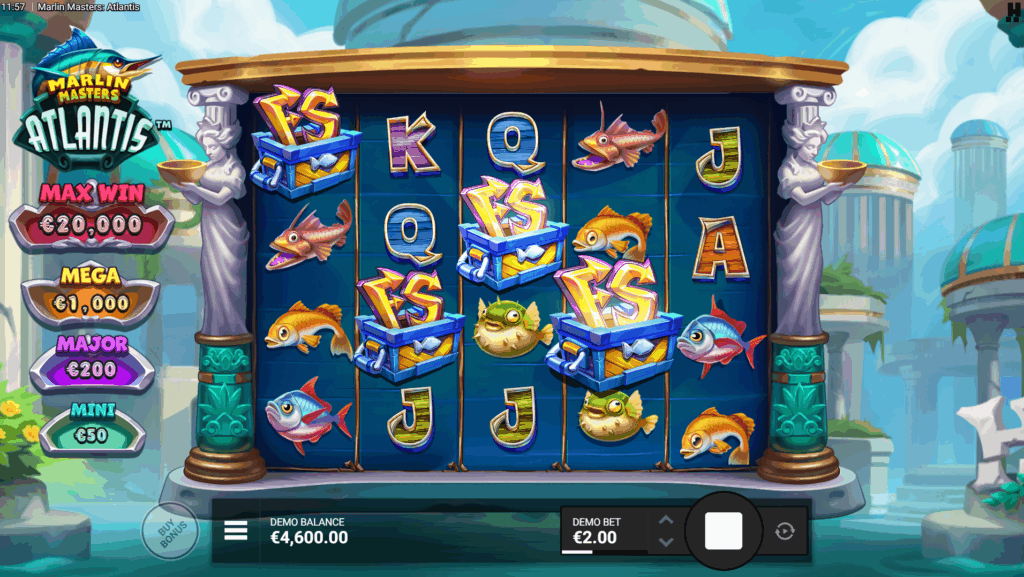Increase the demo bet with up arrow

tap(666, 520)
